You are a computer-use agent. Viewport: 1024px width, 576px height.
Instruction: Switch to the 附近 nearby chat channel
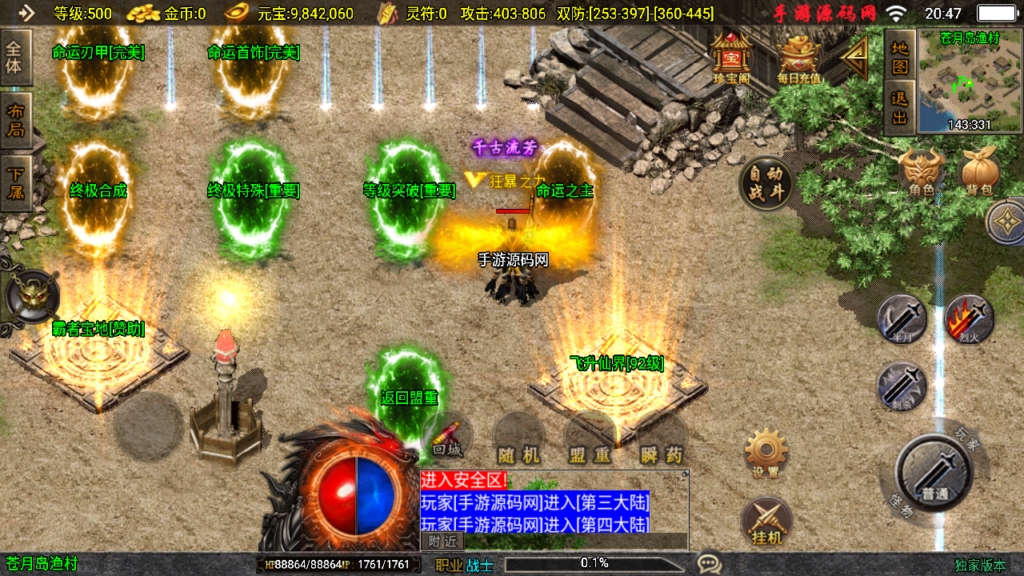point(443,540)
